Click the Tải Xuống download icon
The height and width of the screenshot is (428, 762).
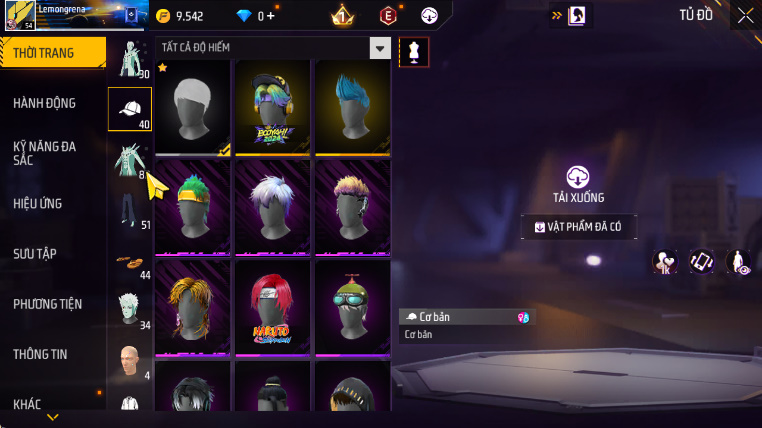578,178
